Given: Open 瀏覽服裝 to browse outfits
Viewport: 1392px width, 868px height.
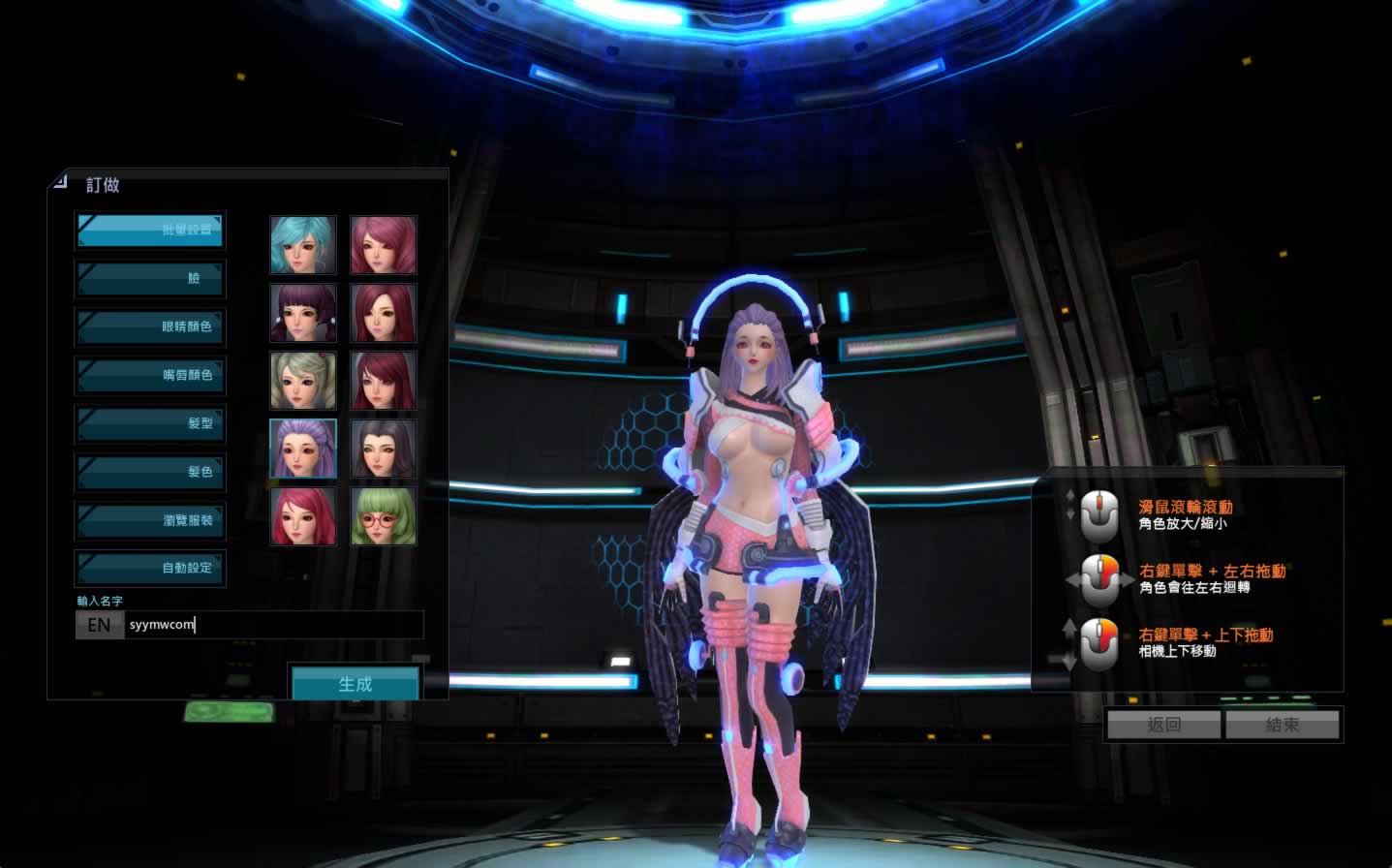Looking at the screenshot, I should [x=150, y=520].
